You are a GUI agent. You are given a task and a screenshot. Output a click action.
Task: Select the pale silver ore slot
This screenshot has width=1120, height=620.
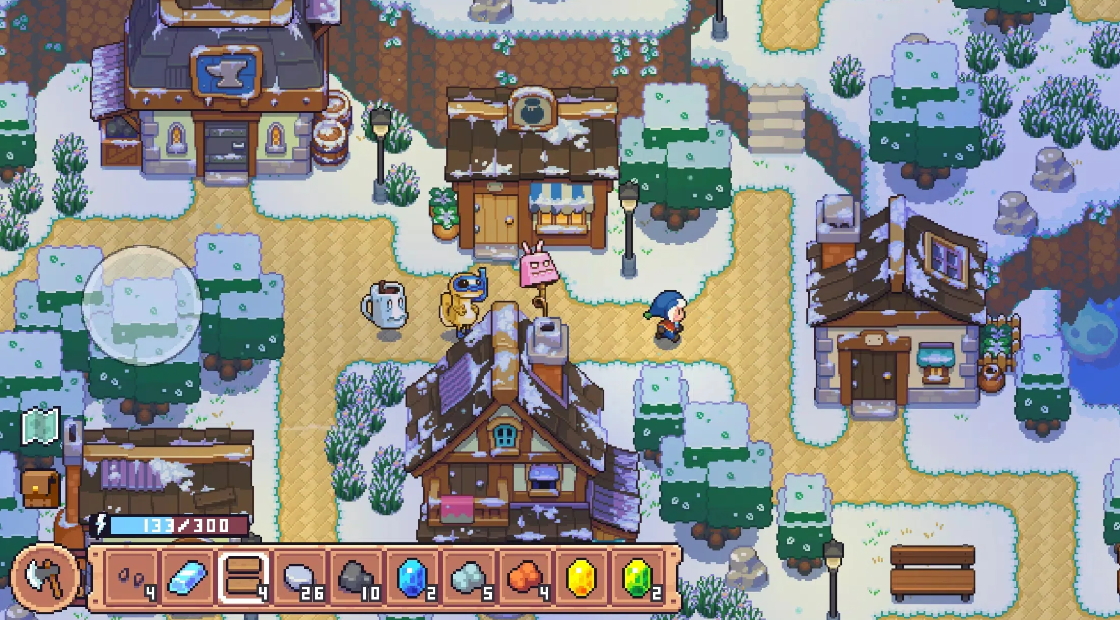[x=468, y=578]
